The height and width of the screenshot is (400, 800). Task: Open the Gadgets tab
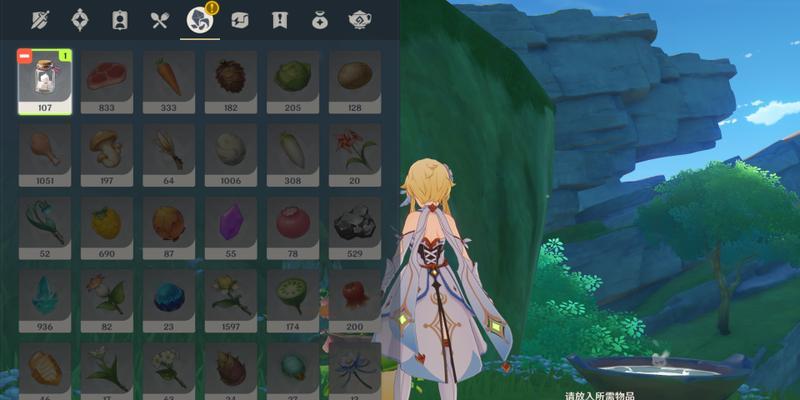click(240, 19)
